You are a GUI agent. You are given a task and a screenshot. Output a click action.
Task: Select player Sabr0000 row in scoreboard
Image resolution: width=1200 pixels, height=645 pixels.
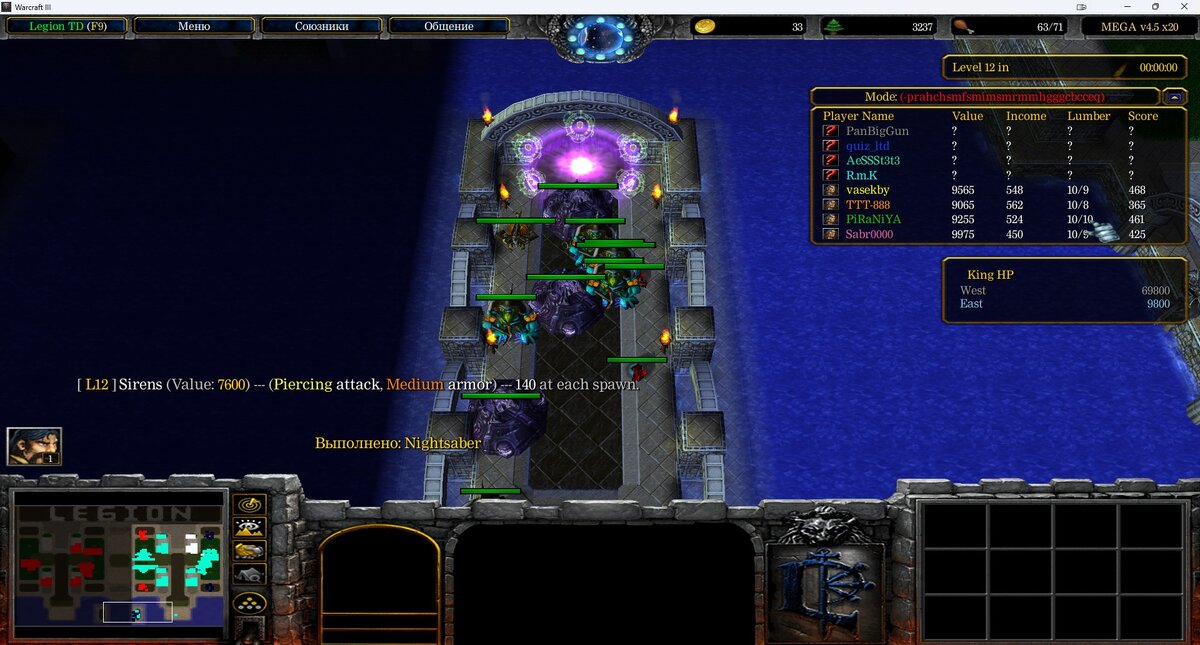pos(869,234)
